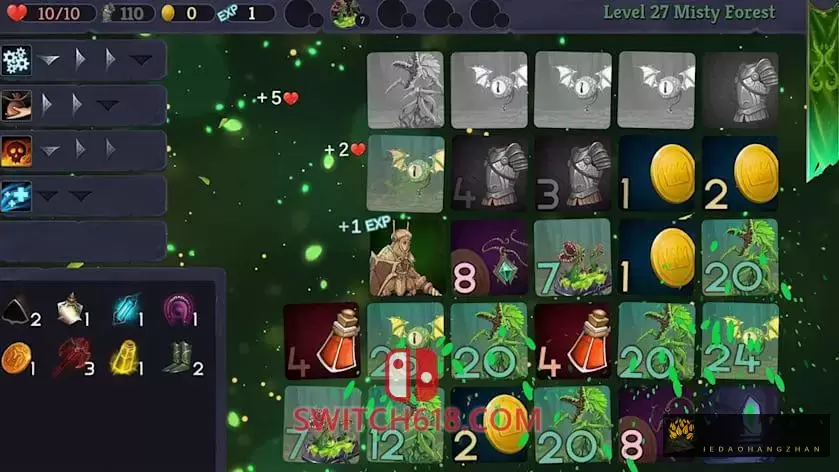
Task: Activate the frost snowflake skill icon
Action: click(17, 59)
